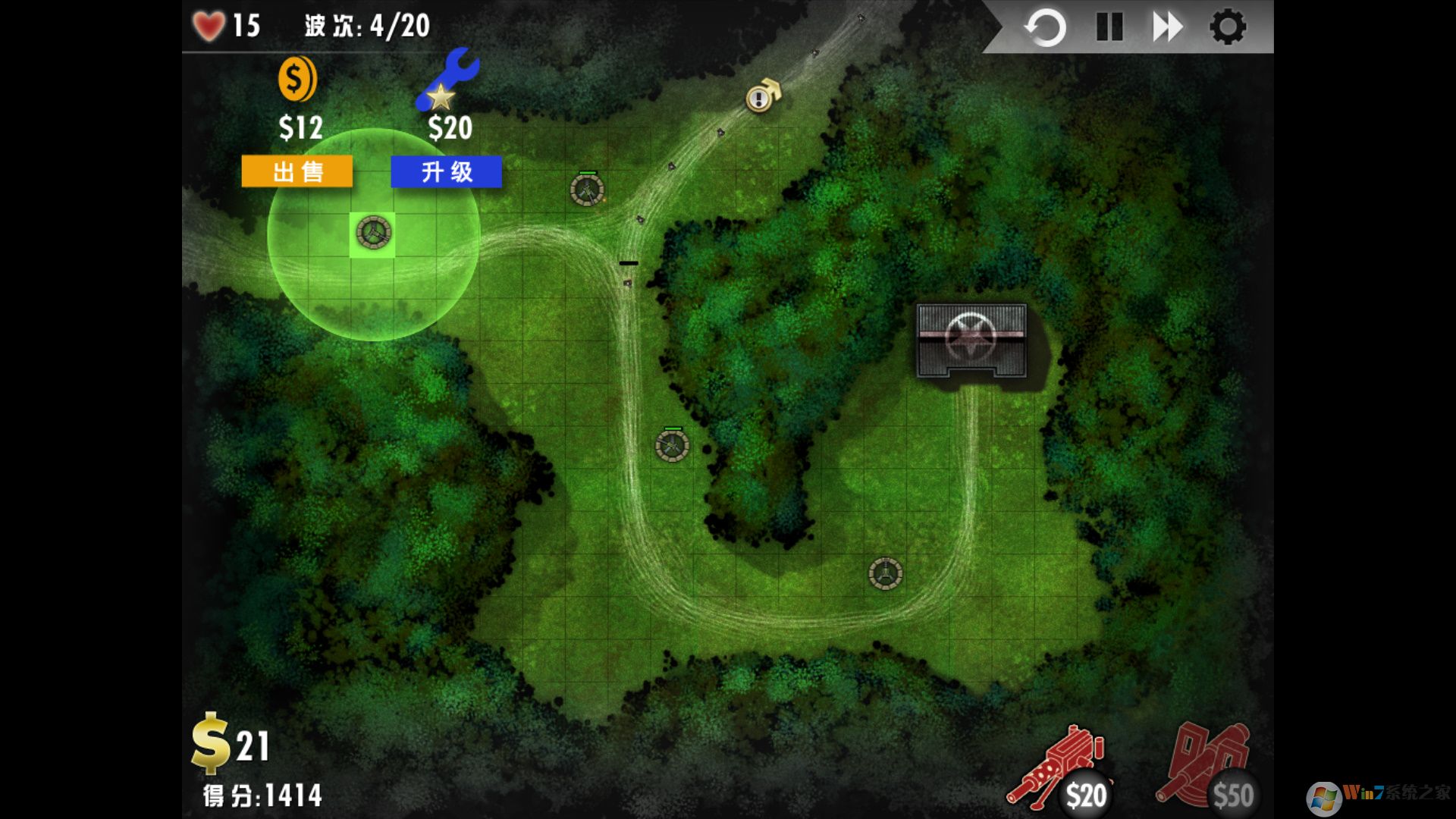The image size is (1456, 819).
Task: Activate fast forward speed
Action: [1168, 27]
